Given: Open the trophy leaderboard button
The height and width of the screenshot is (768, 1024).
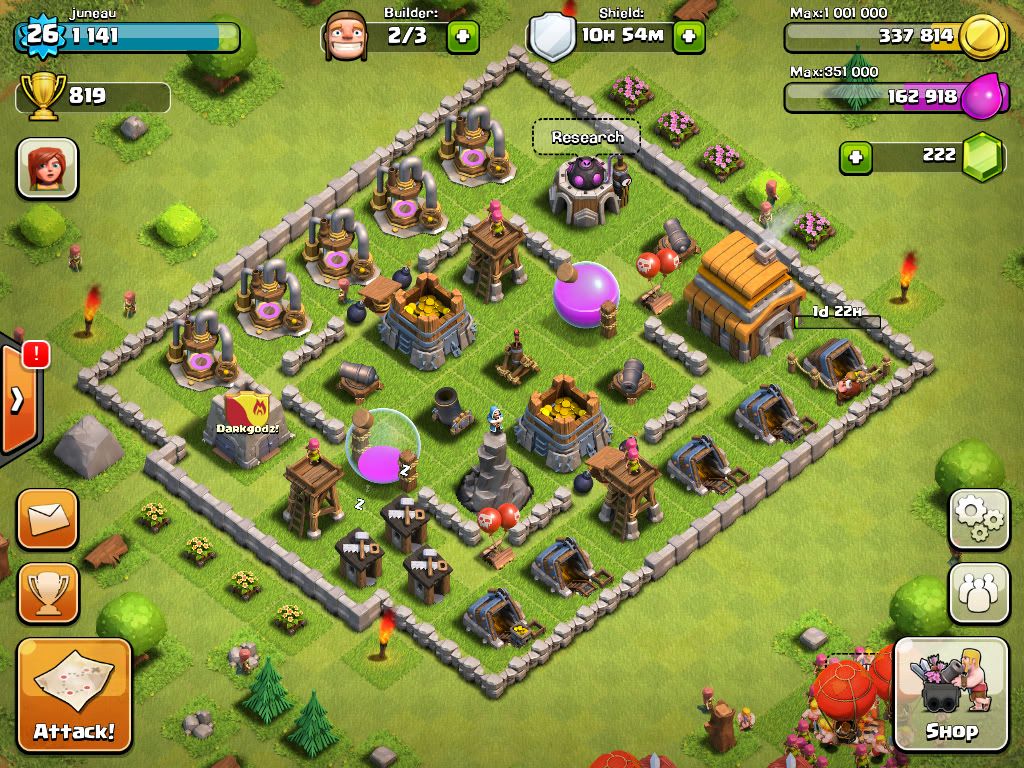Looking at the screenshot, I should (47, 592).
